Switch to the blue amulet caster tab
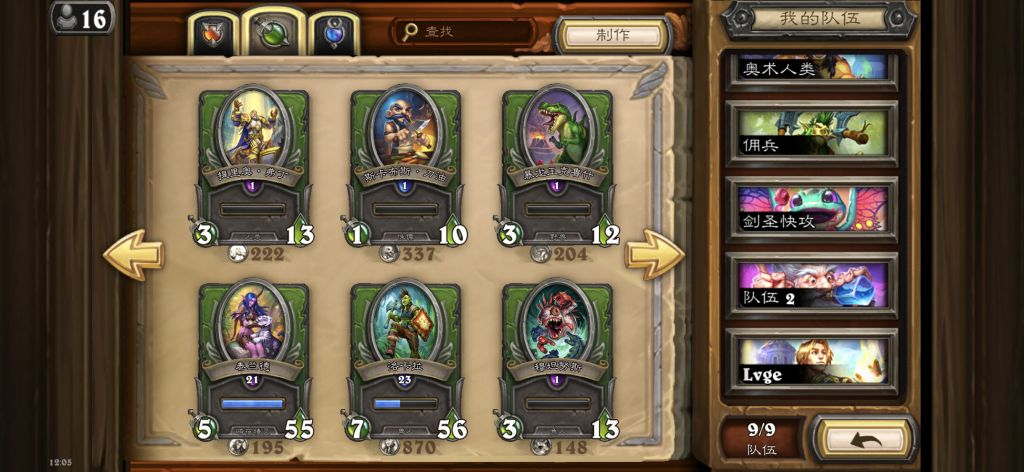 pyautogui.click(x=333, y=36)
